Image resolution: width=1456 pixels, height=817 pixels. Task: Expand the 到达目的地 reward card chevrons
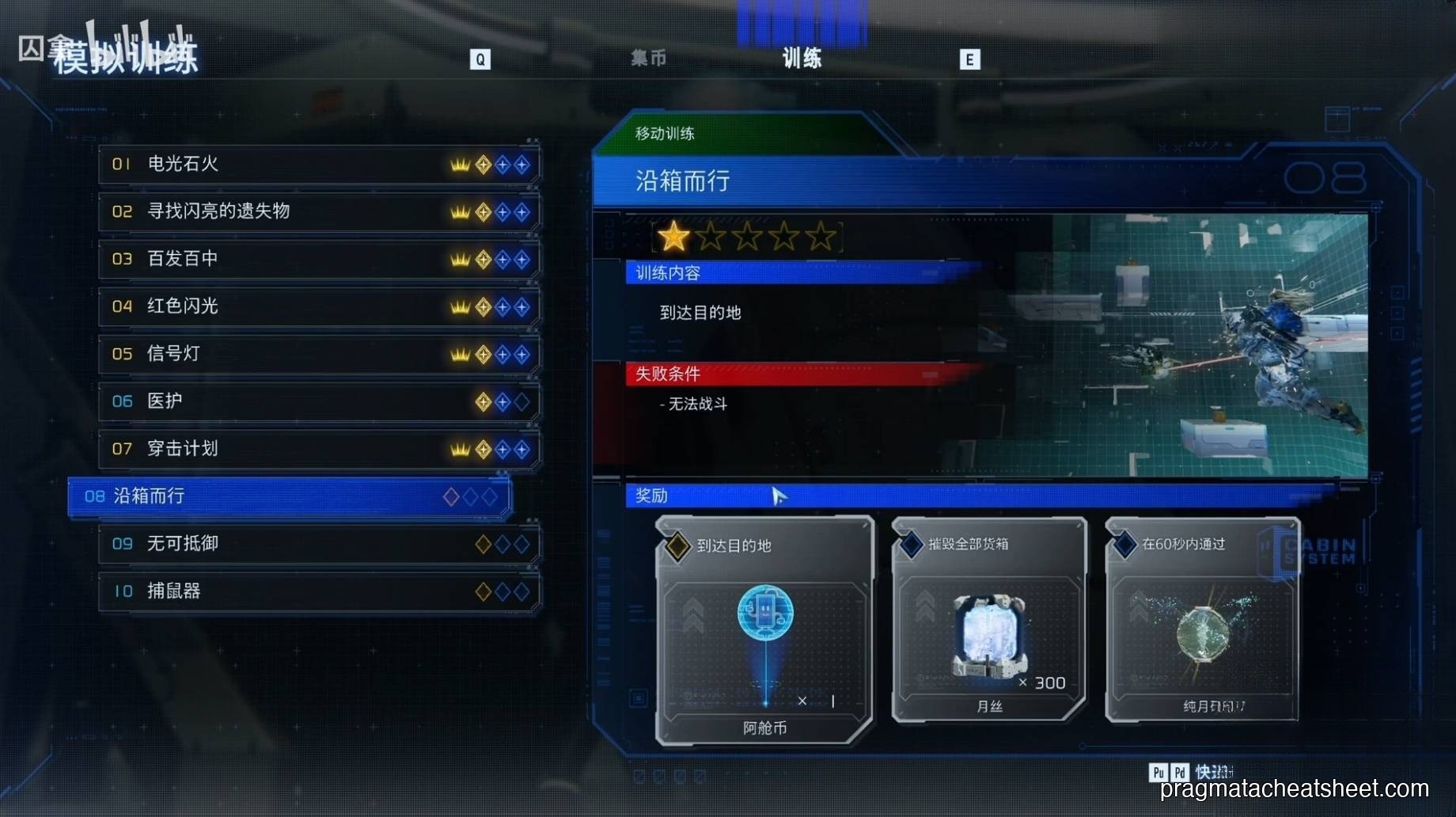[695, 614]
